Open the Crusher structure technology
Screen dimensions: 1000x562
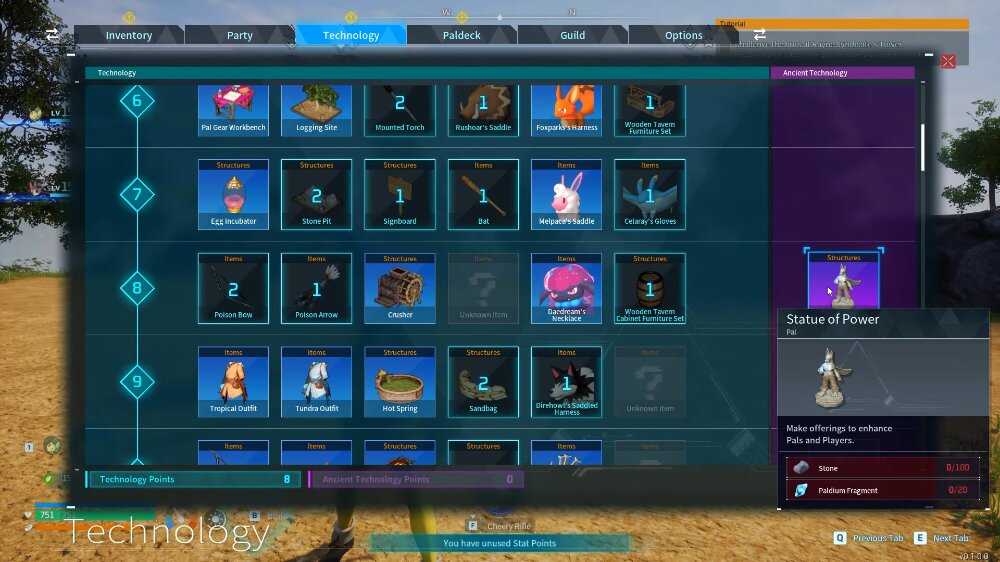point(400,288)
